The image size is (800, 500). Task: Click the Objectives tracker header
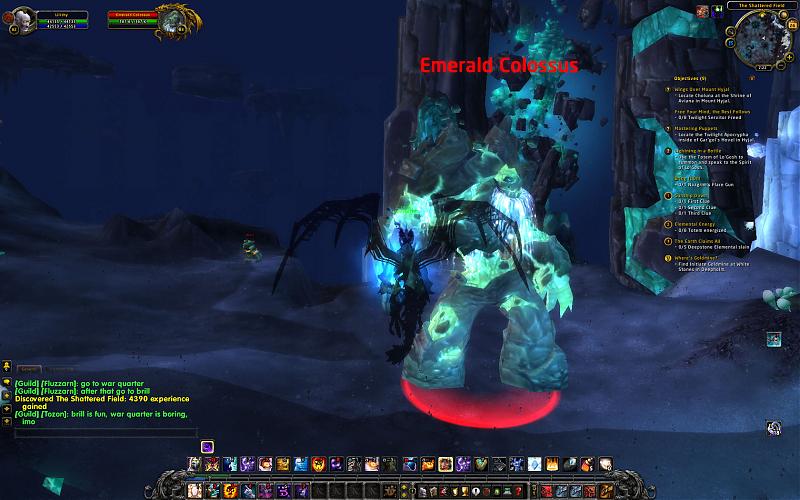point(689,77)
